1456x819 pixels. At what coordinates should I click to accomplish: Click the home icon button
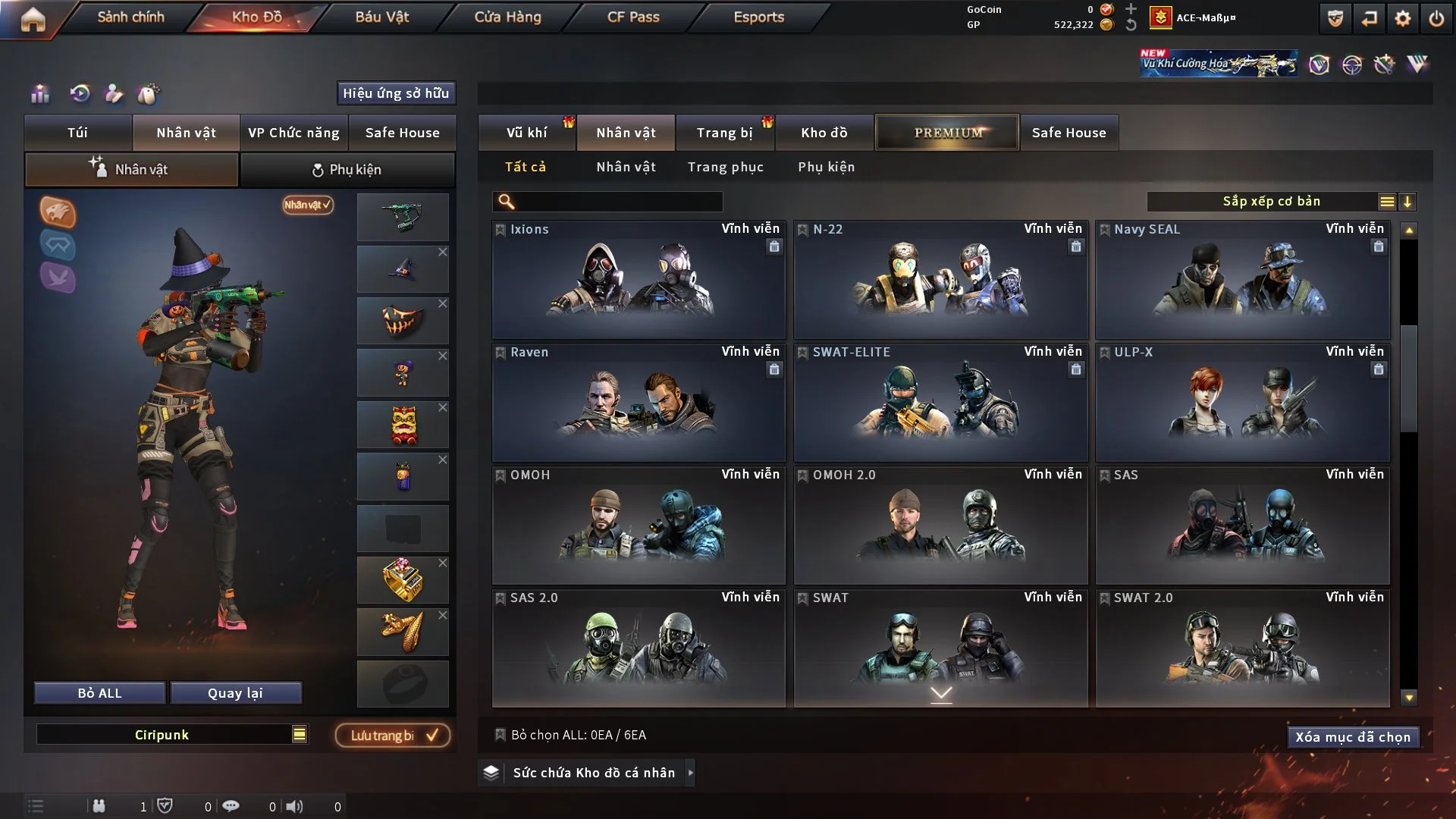point(33,20)
